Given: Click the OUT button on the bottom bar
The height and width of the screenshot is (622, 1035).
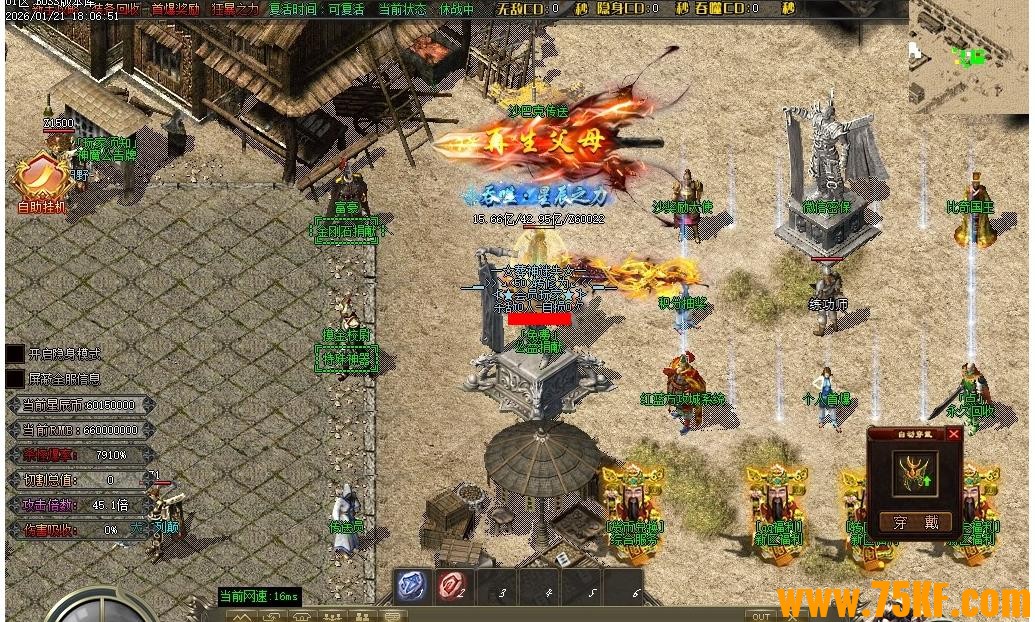Looking at the screenshot, I should (x=762, y=616).
